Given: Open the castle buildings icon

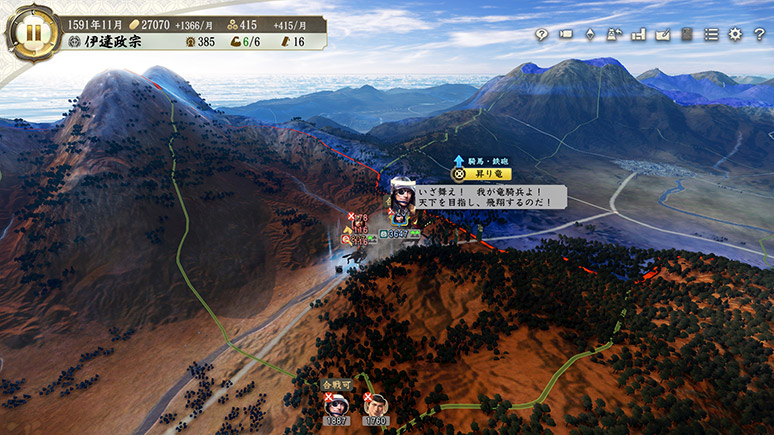Looking at the screenshot, I should click(x=638, y=35).
